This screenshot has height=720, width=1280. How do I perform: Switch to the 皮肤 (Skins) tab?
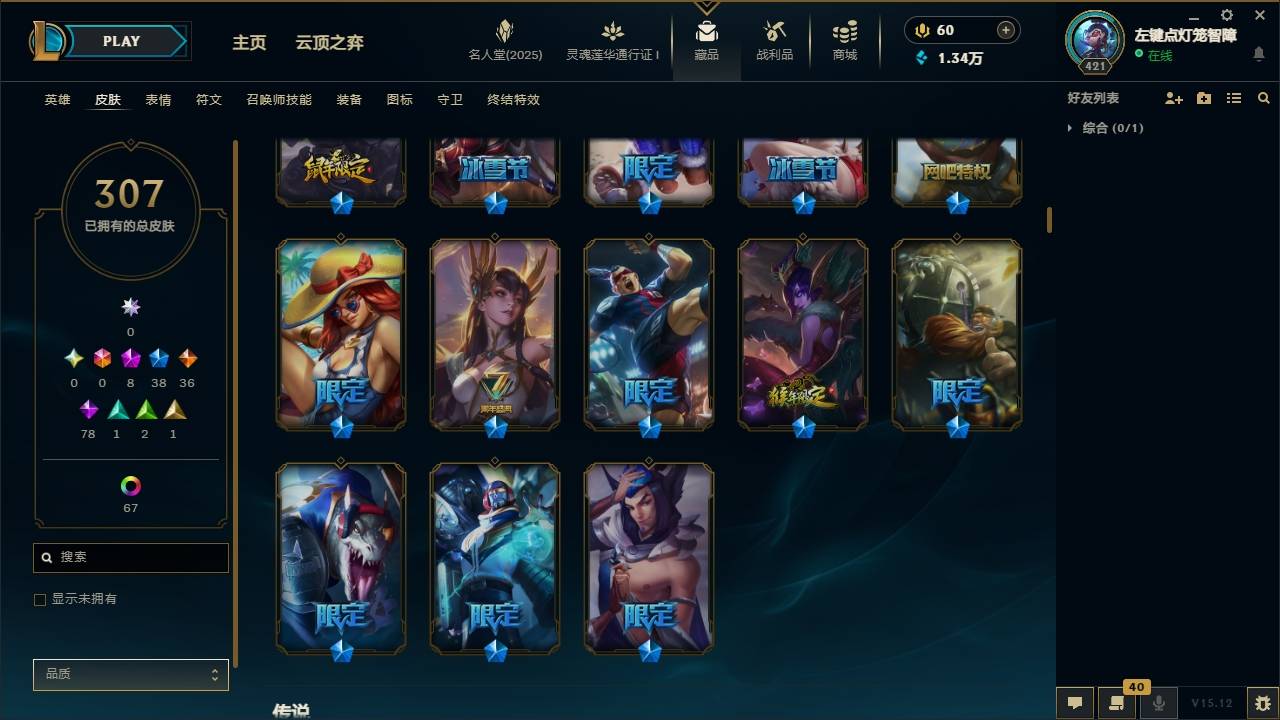108,99
